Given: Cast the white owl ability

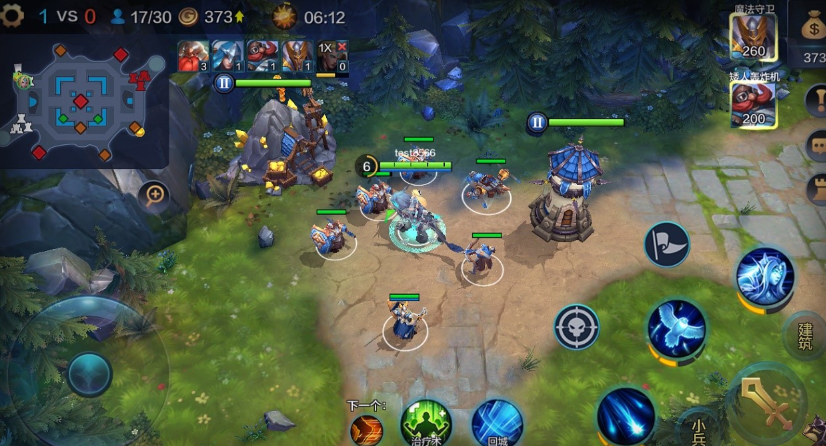Looking at the screenshot, I should click(x=676, y=329).
